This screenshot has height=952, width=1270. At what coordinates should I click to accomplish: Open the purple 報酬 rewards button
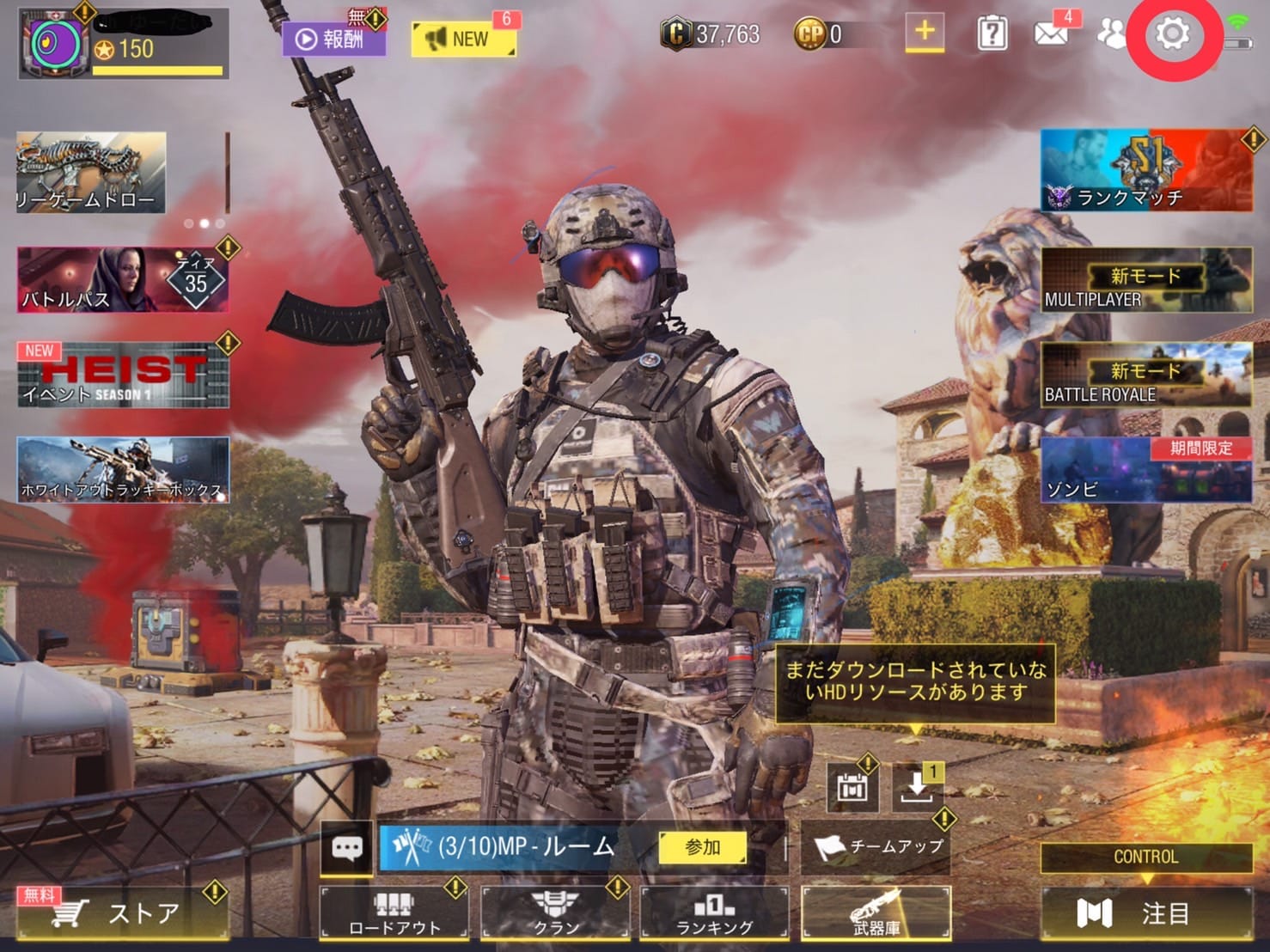(333, 39)
